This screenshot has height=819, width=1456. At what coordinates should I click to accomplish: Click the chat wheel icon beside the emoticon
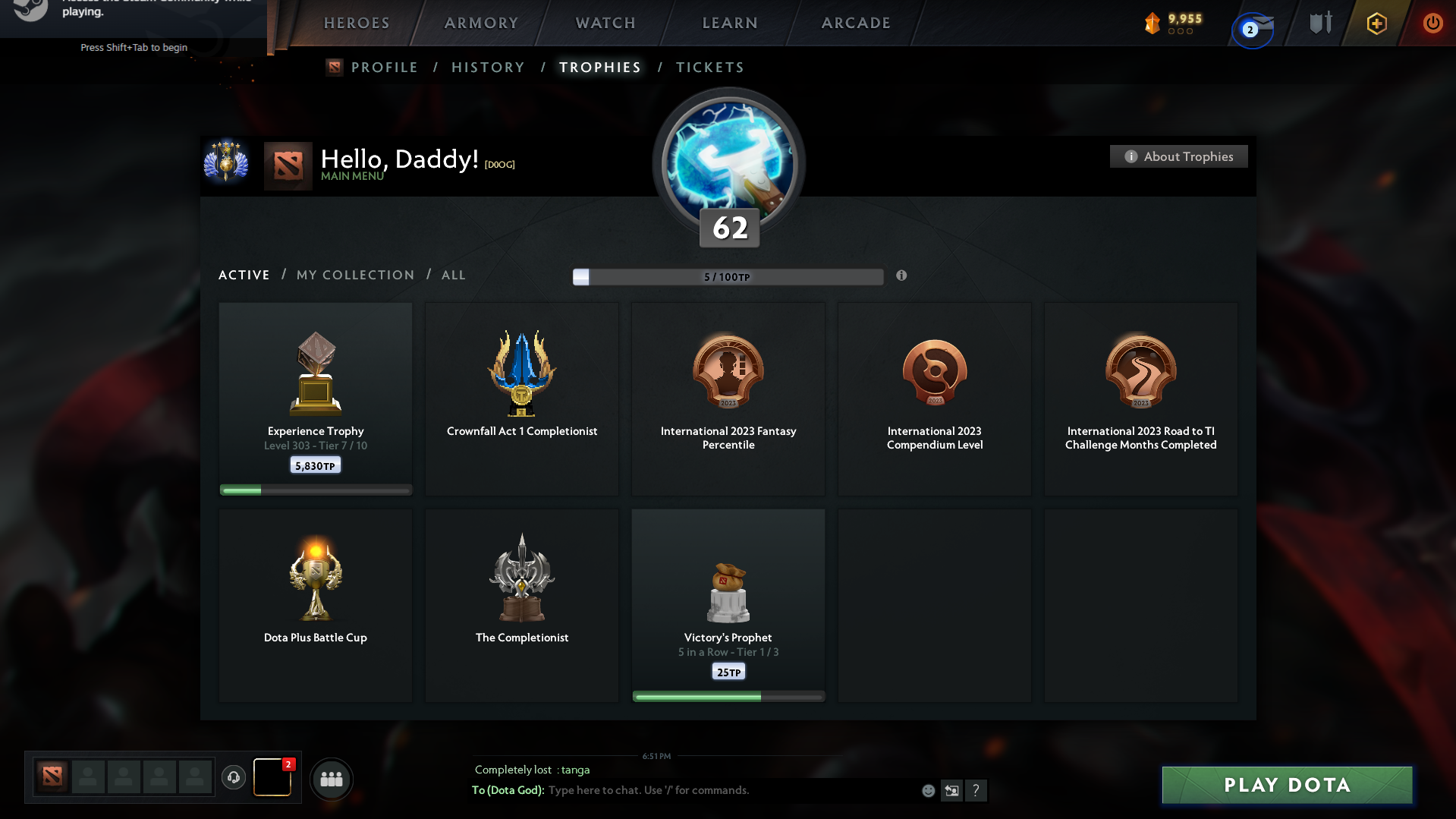coord(952,790)
